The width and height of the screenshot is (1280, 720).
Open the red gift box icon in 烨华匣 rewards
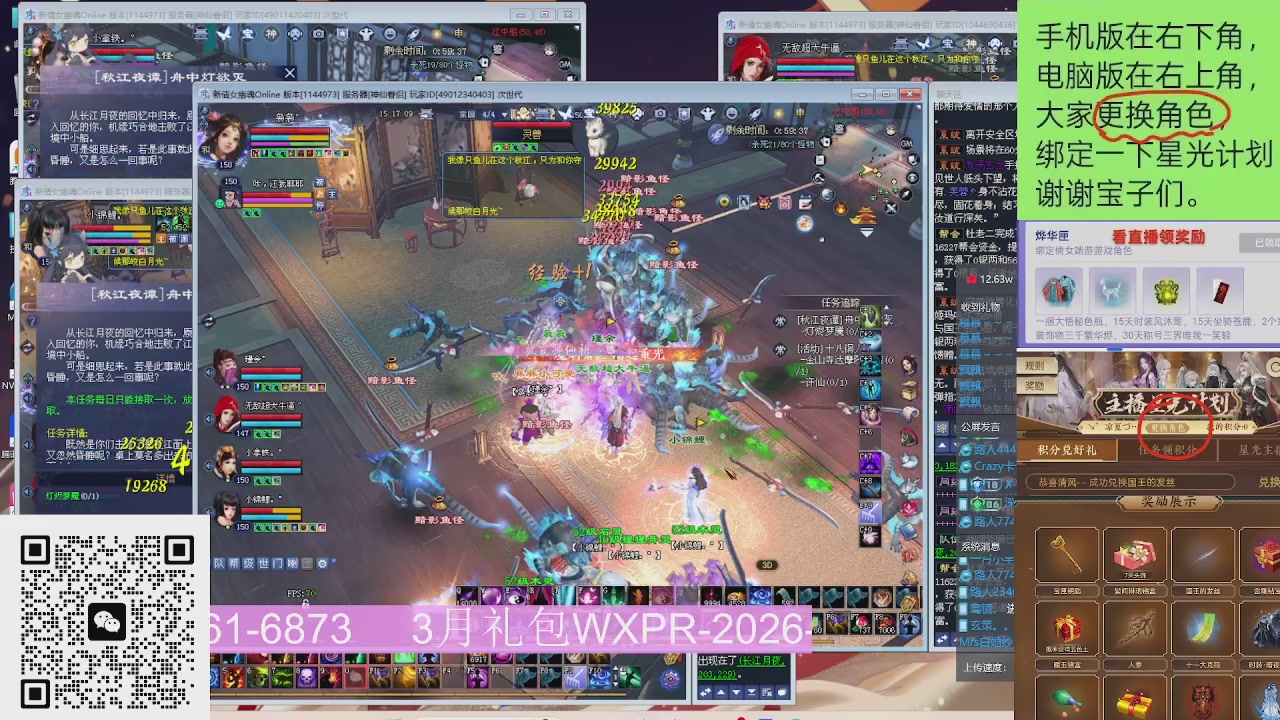click(x=1220, y=292)
